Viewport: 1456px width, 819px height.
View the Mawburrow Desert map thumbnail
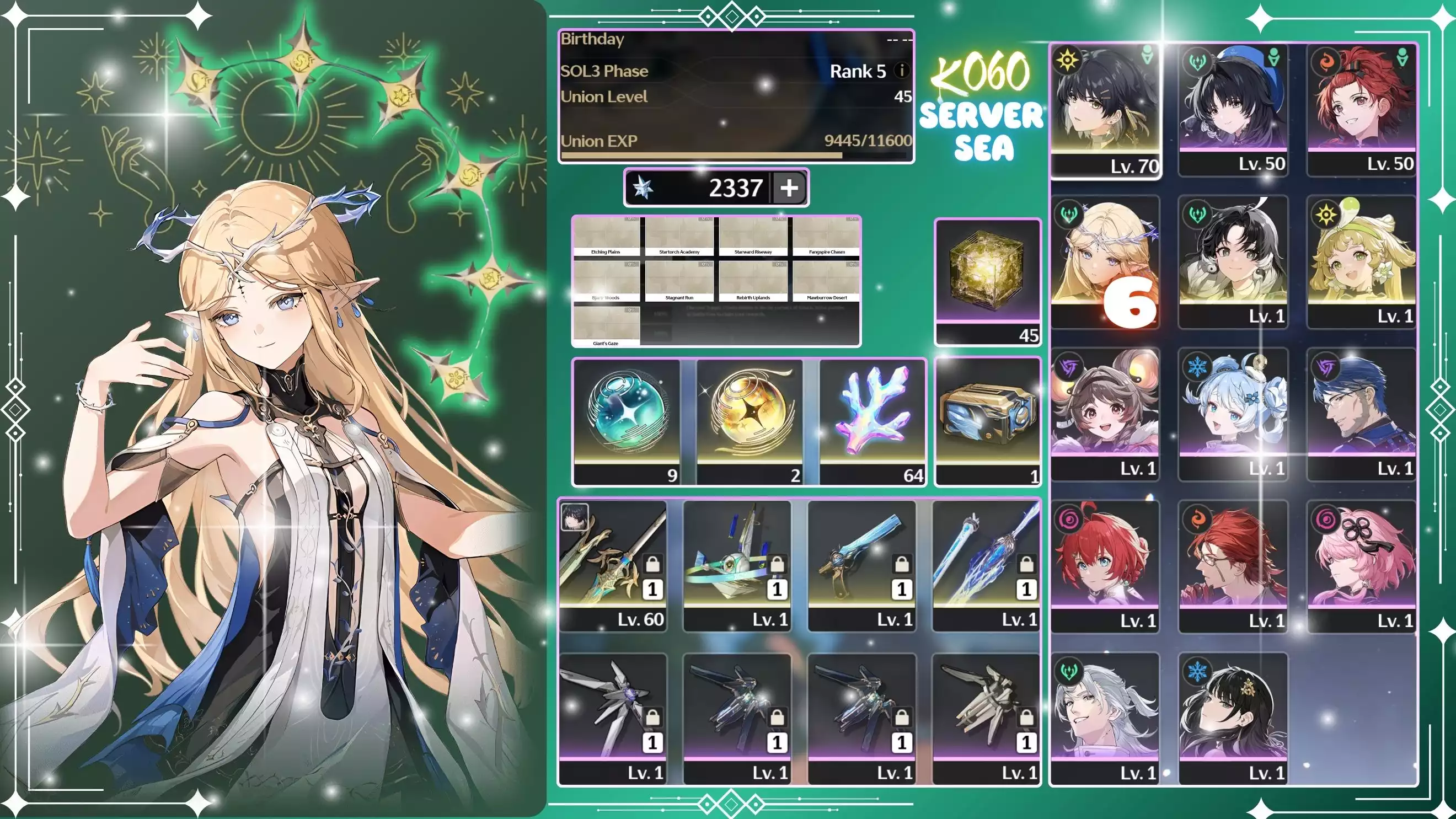pyautogui.click(x=826, y=282)
